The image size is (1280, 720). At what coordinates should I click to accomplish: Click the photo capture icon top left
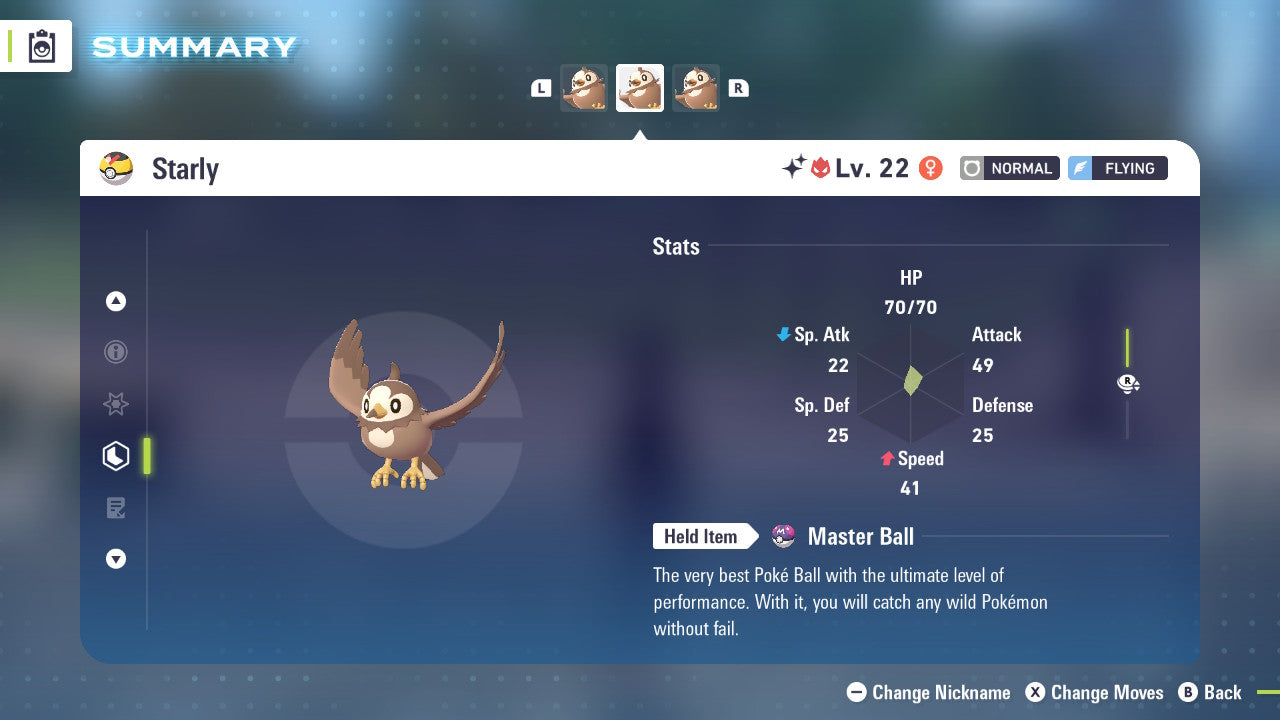click(x=40, y=45)
